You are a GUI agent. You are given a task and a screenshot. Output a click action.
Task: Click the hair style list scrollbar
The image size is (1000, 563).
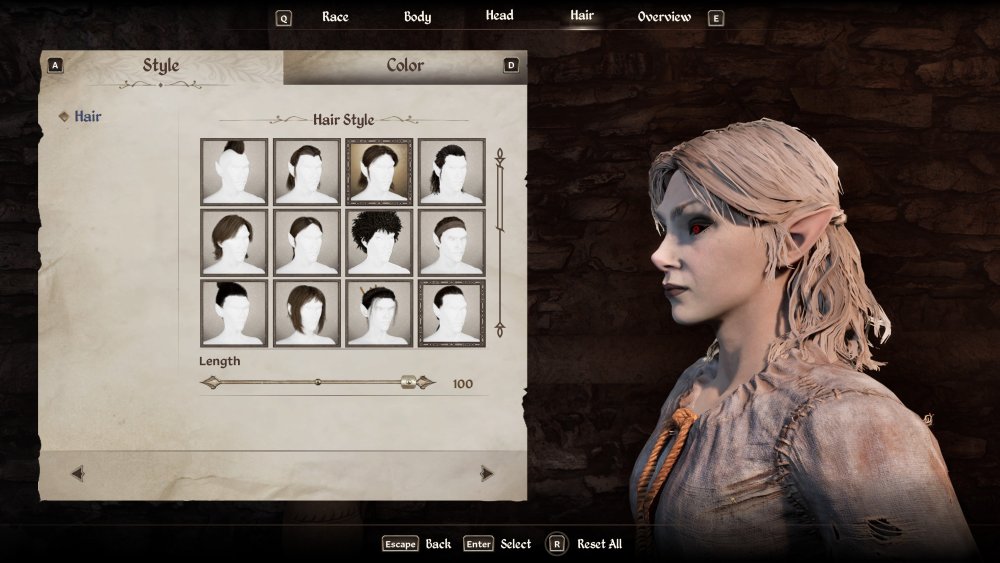[x=500, y=242]
